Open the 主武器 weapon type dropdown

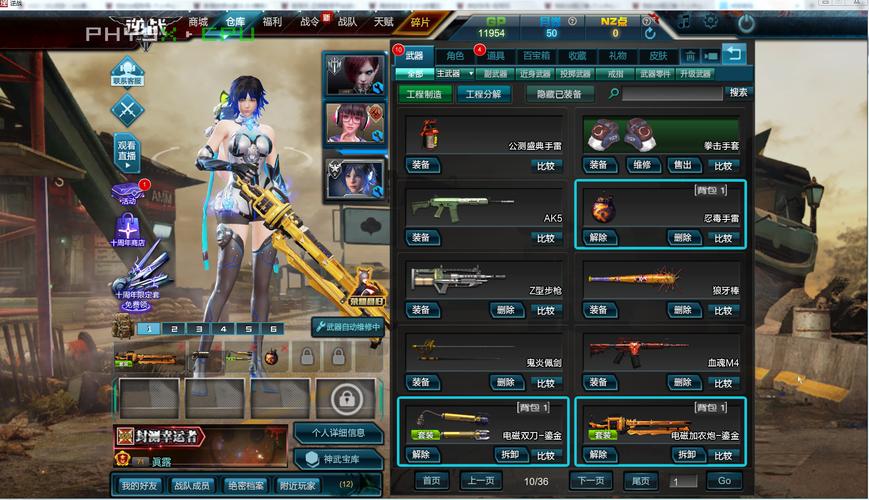coord(453,74)
